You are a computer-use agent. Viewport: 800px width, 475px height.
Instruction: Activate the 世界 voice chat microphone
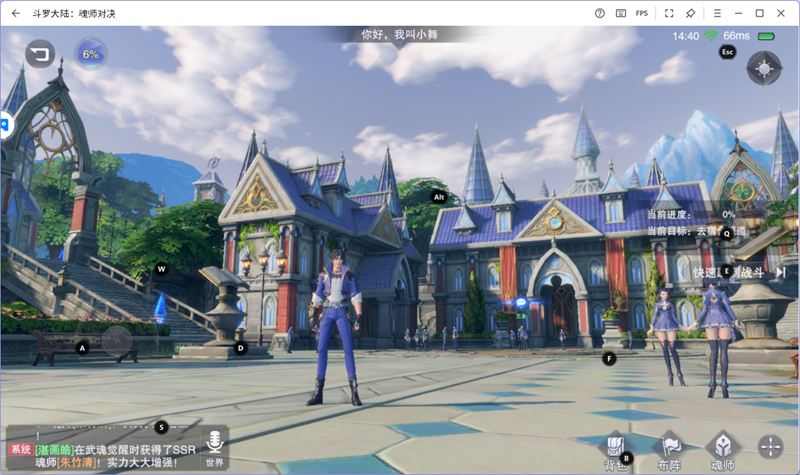214,447
